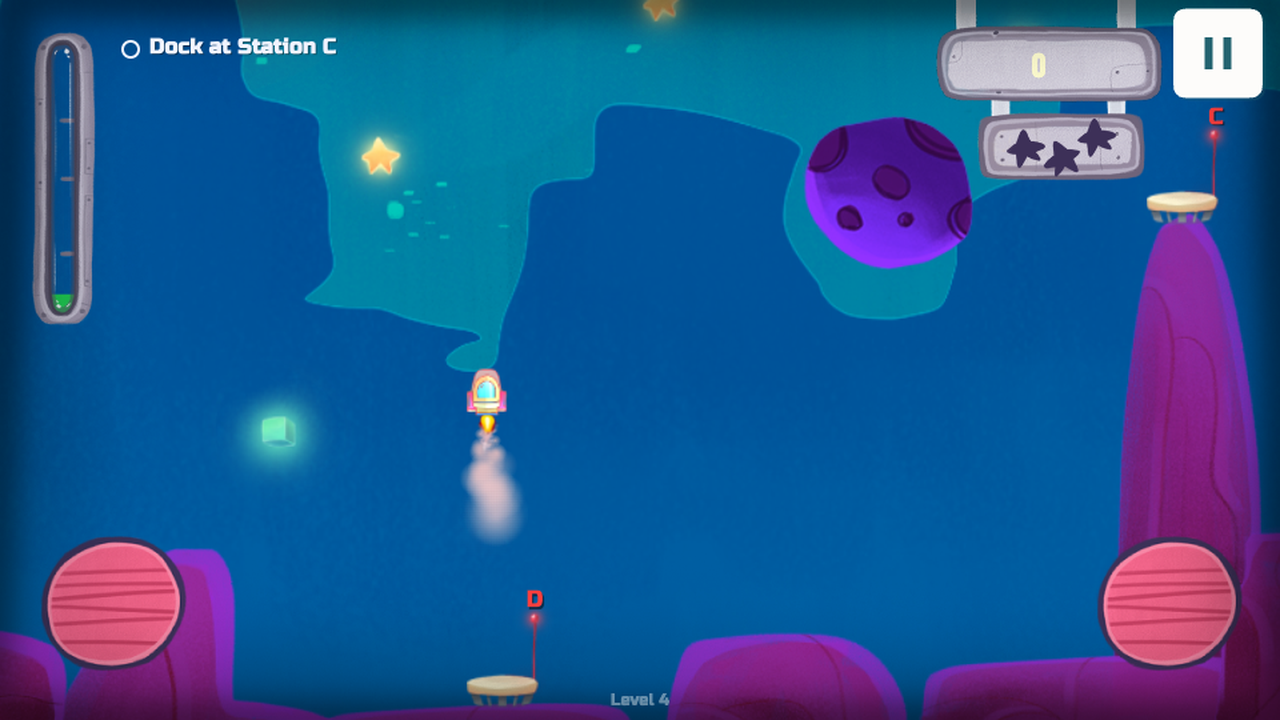Mark the Dock at Station C objective circle

(130, 46)
